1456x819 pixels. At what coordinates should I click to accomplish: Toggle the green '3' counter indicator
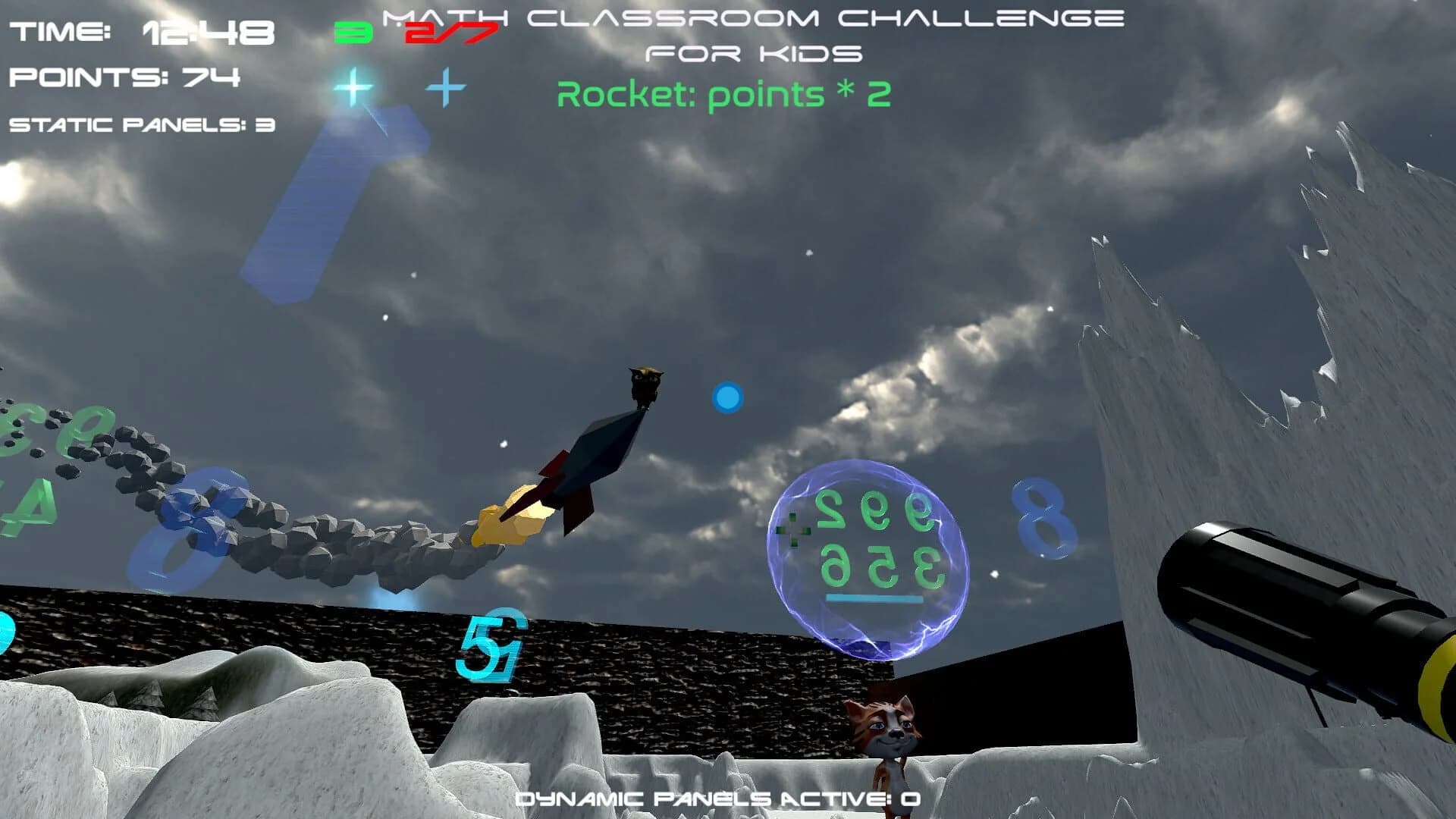click(x=351, y=32)
